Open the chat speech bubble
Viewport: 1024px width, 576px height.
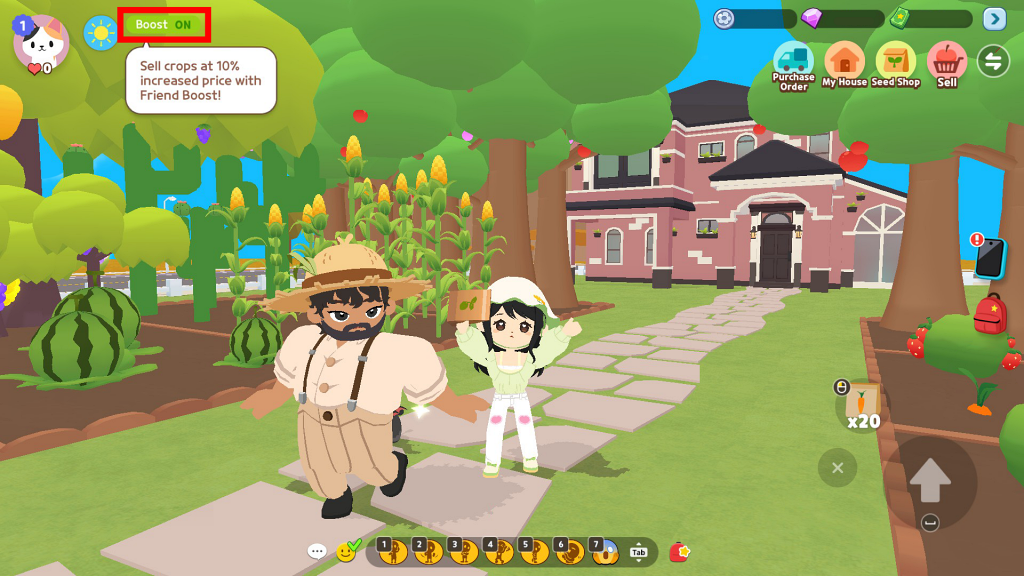[317, 551]
